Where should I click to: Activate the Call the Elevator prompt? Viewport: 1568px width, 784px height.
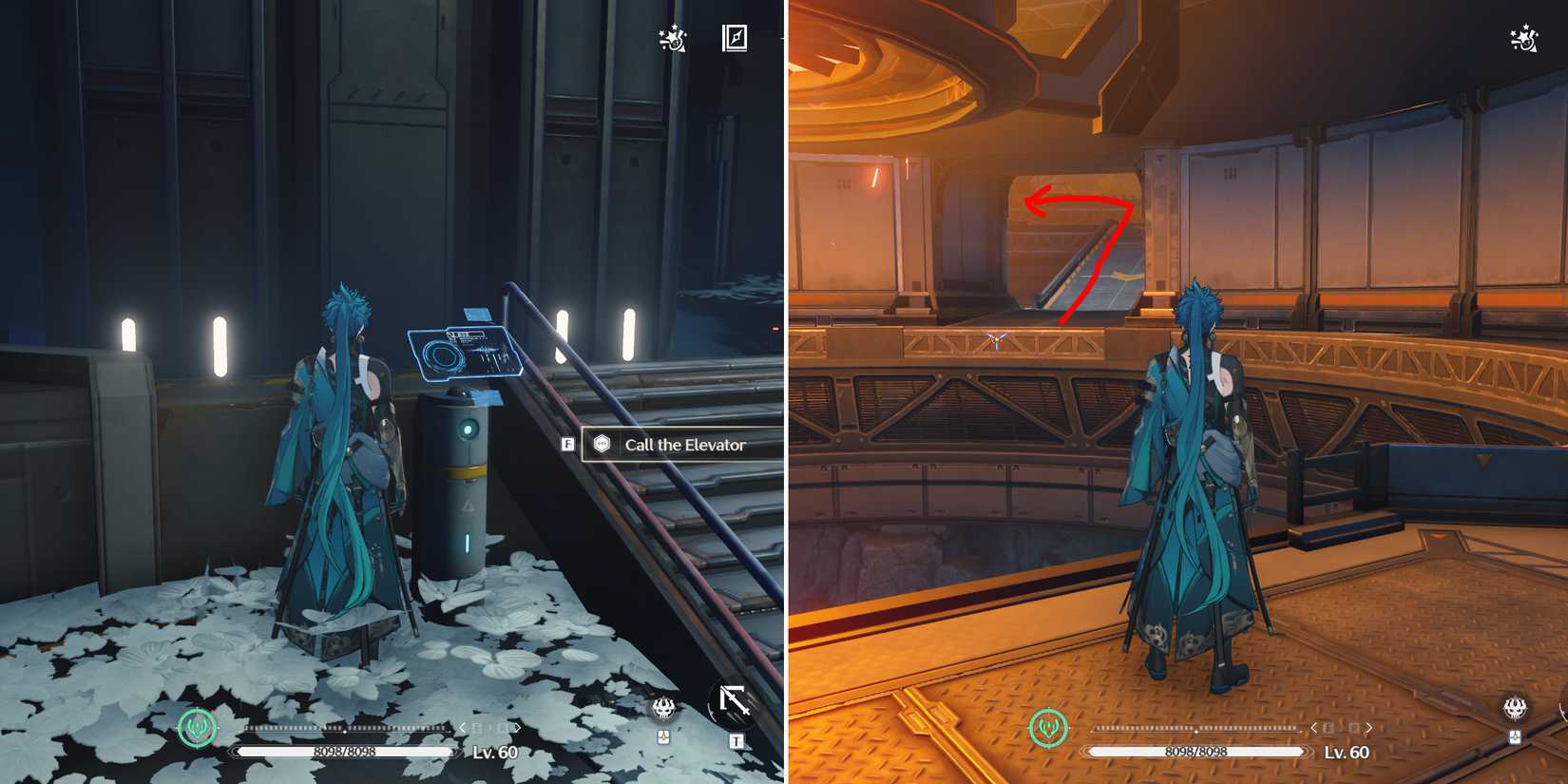point(682,444)
